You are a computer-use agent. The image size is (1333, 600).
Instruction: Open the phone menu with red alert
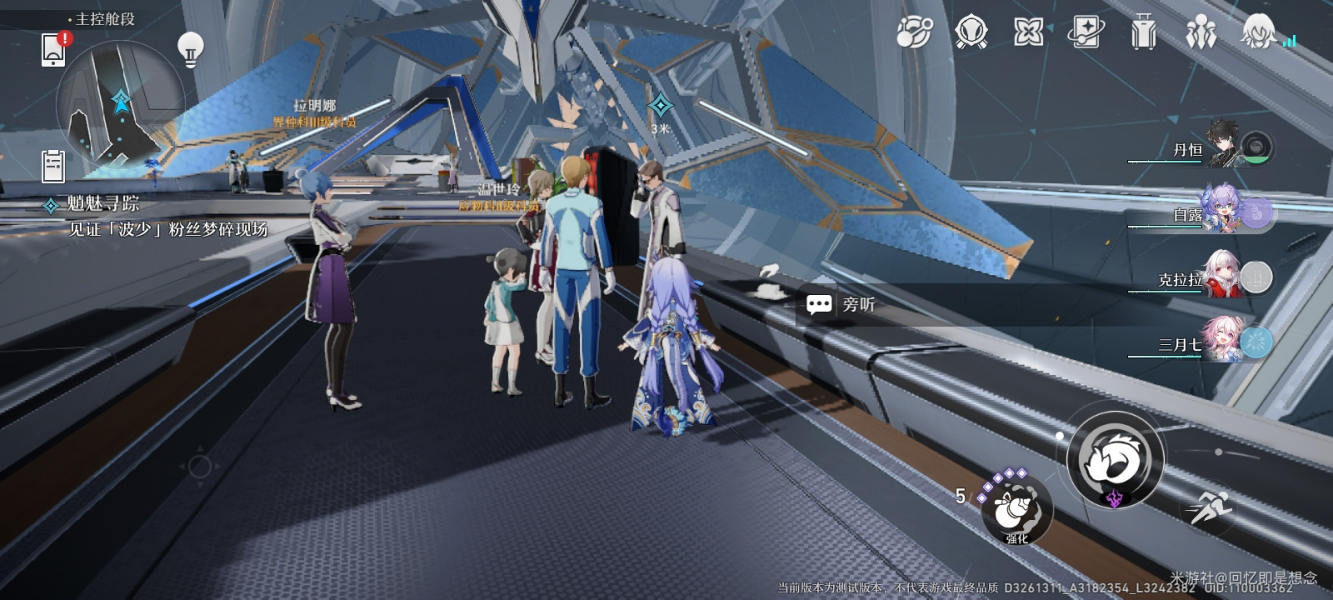55,49
